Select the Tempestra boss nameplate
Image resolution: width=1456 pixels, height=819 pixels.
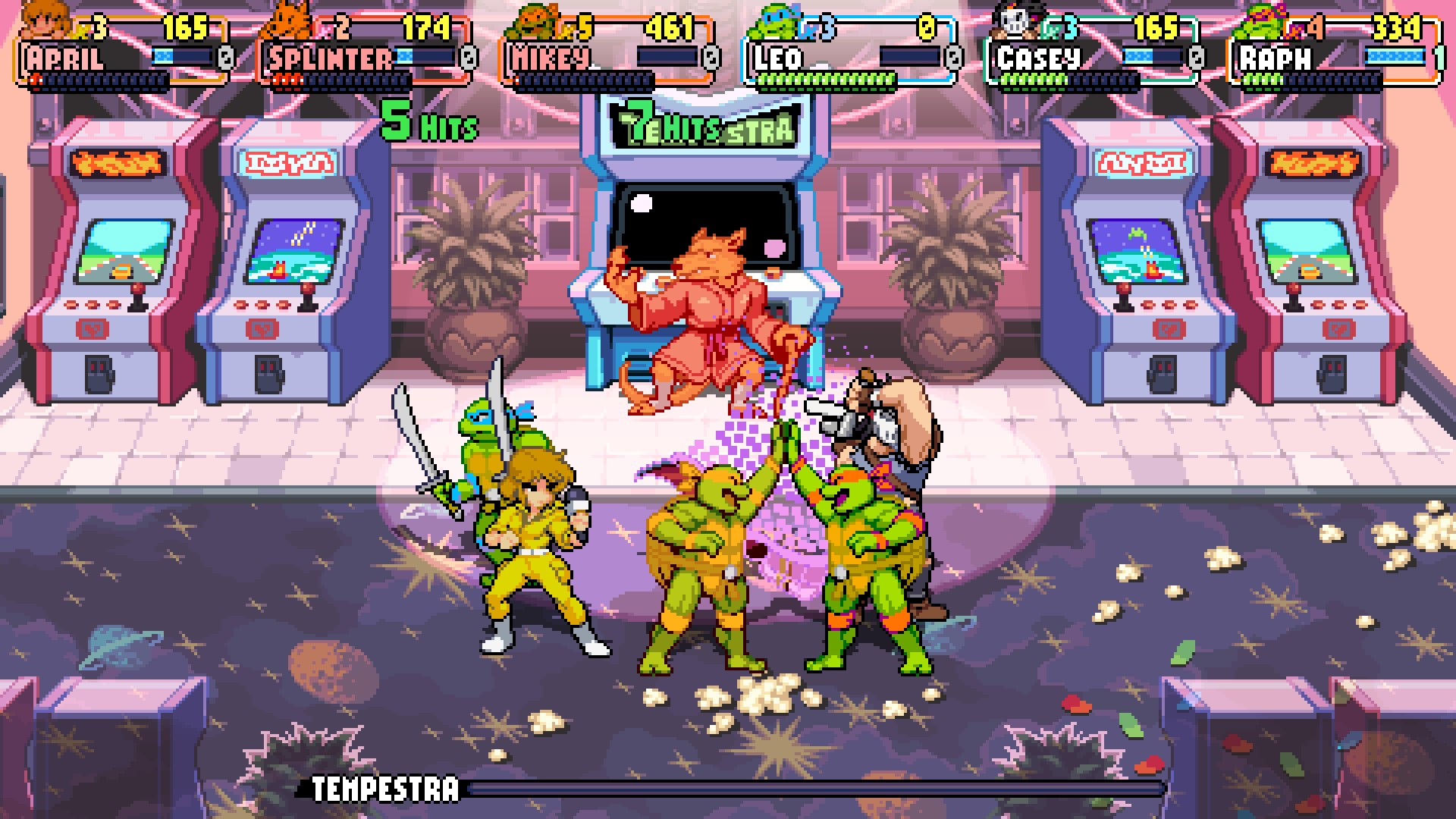(x=381, y=792)
